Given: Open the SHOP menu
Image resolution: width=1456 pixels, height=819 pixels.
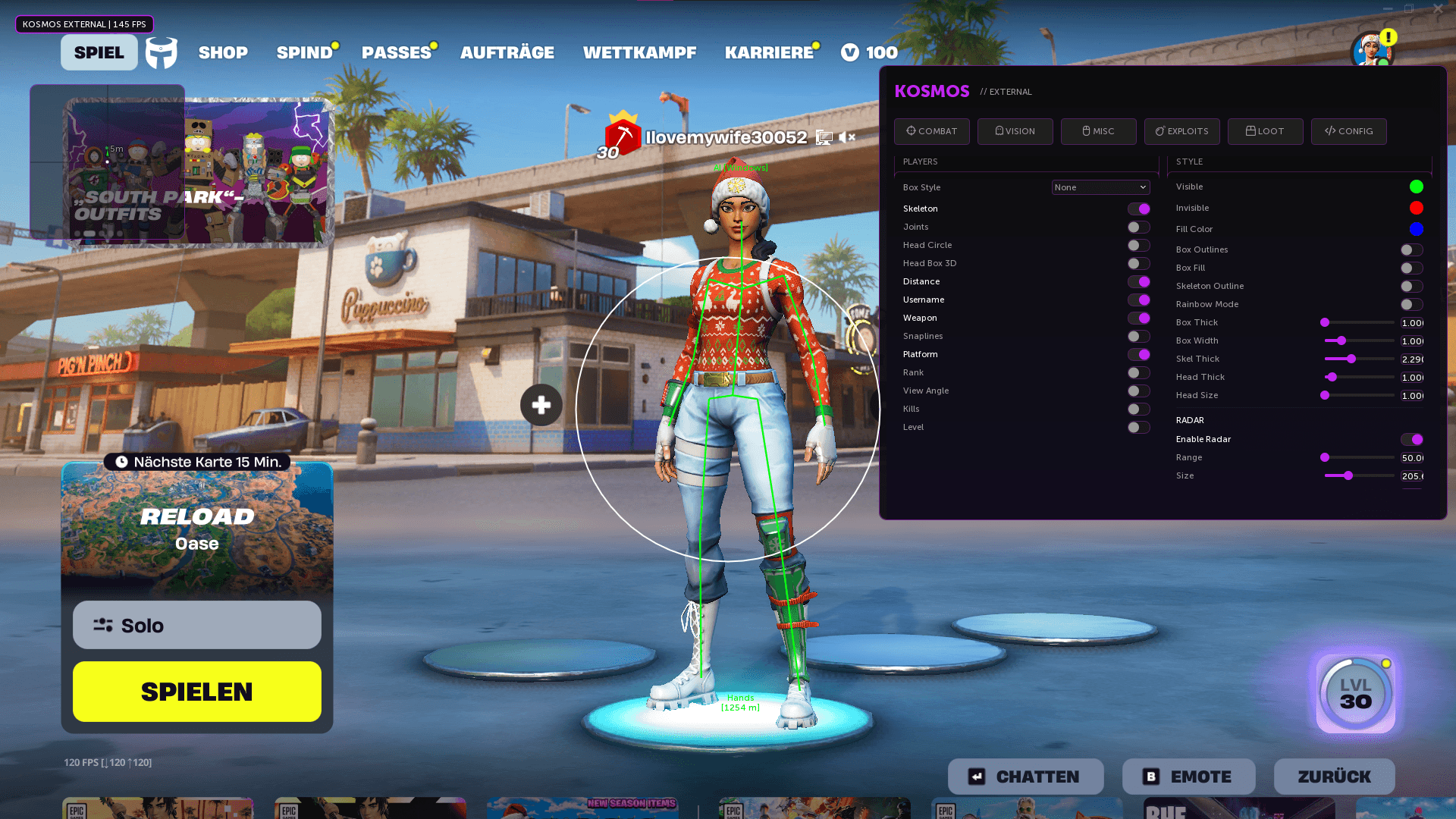Looking at the screenshot, I should pyautogui.click(x=223, y=52).
